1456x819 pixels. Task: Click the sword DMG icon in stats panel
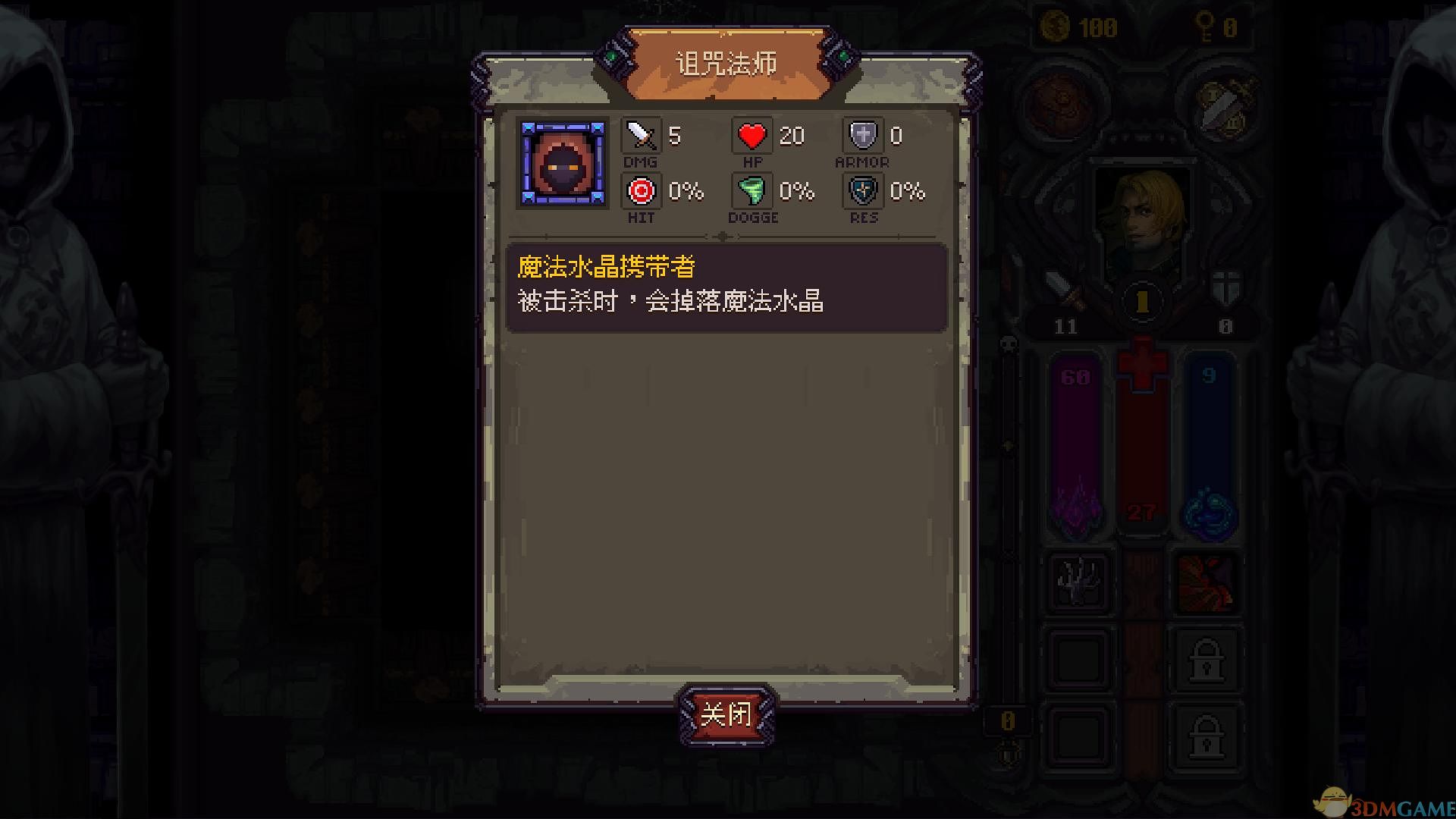coord(639,136)
